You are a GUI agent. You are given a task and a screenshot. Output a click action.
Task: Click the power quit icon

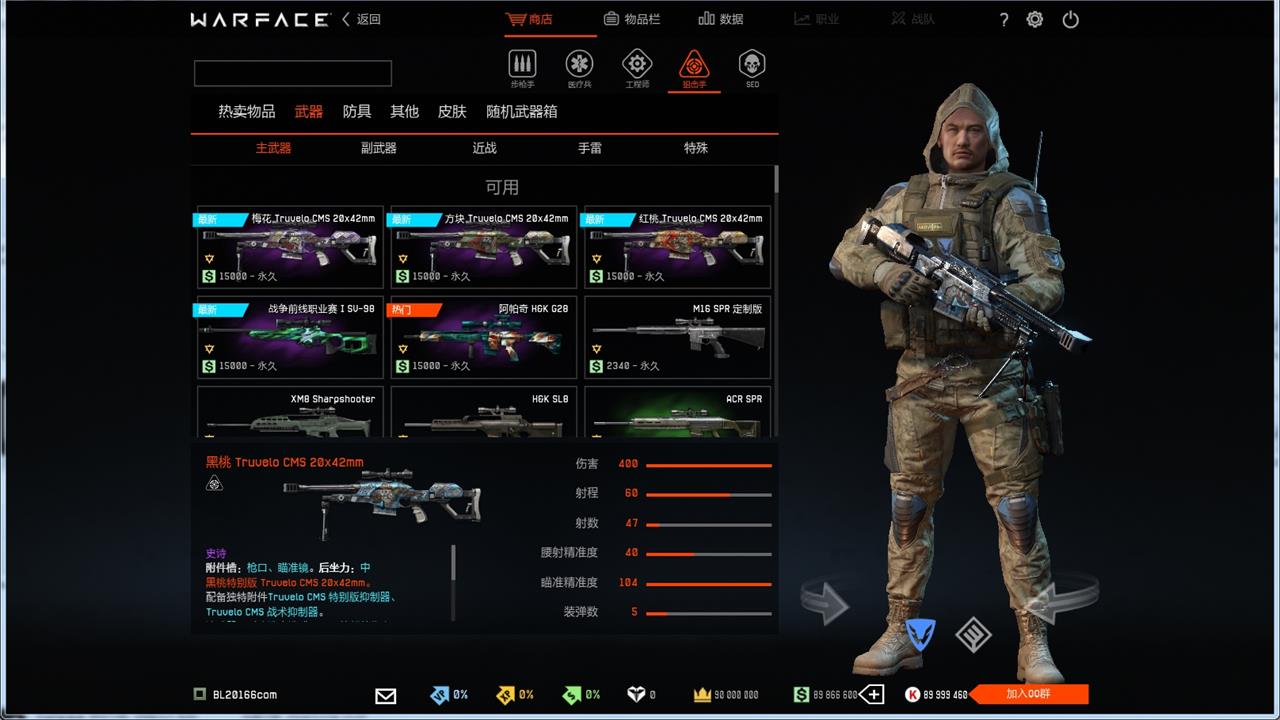pos(1070,19)
